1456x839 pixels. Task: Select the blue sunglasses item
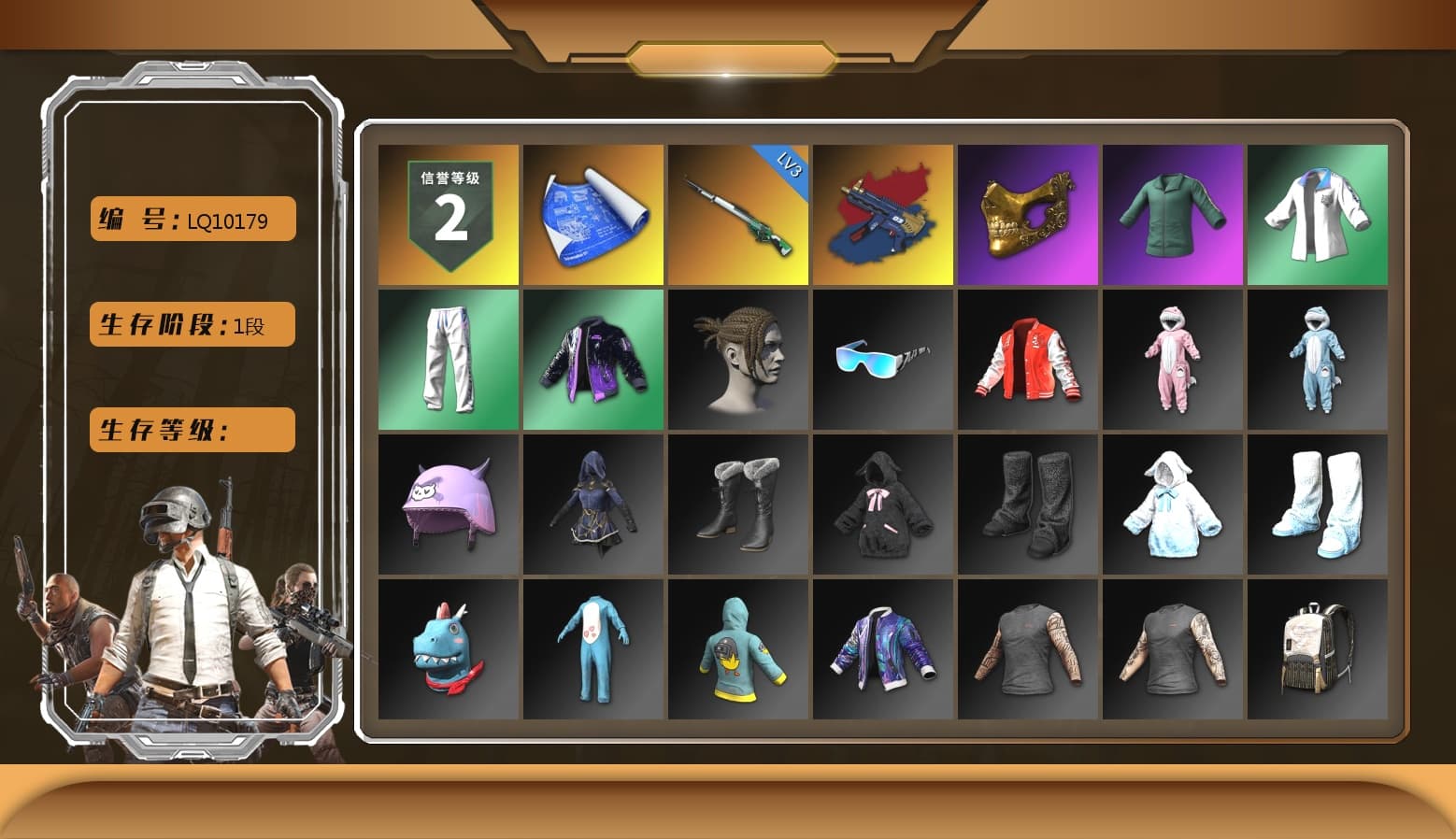882,359
